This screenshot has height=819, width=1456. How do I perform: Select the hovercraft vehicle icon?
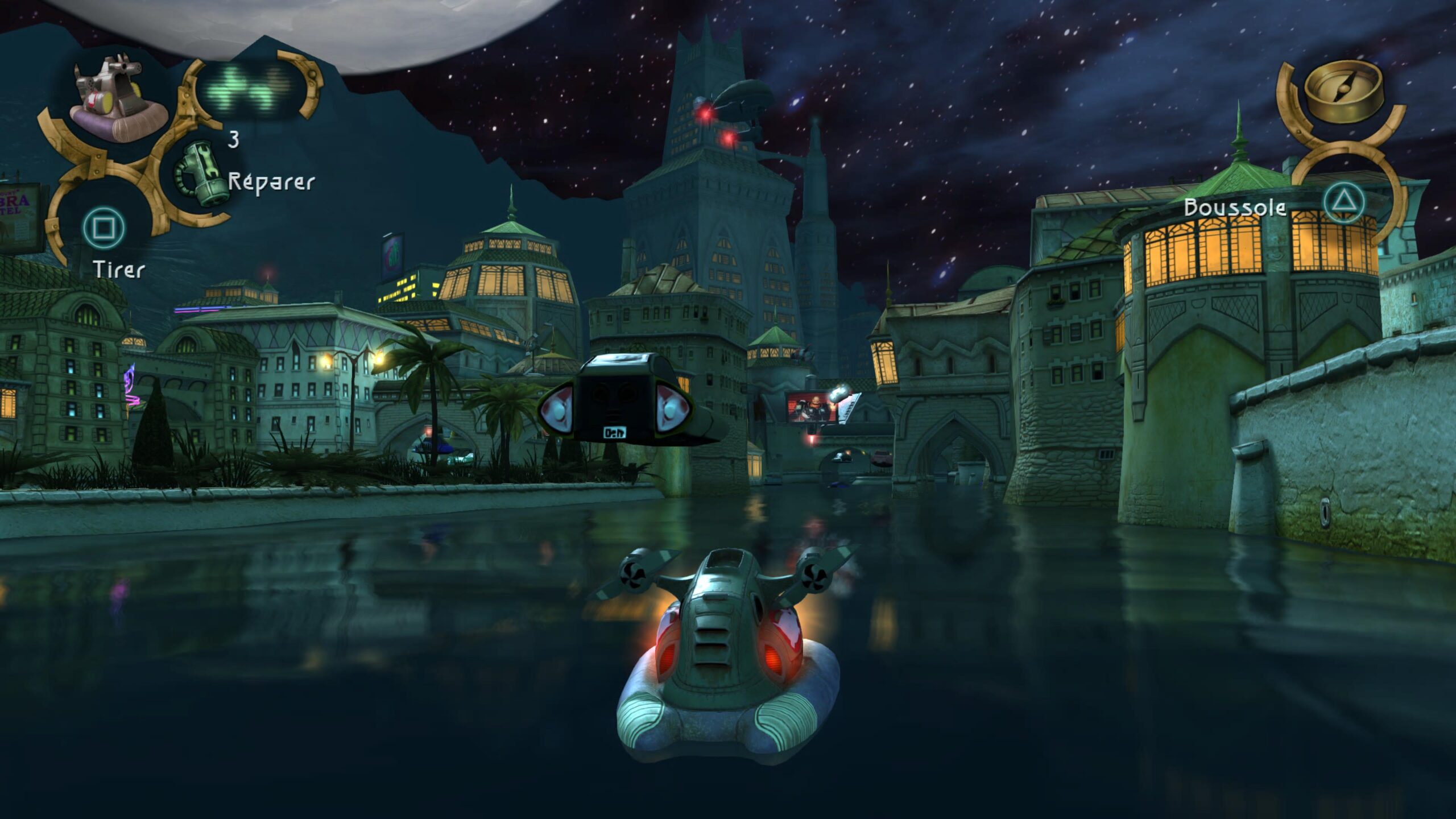coord(118,101)
